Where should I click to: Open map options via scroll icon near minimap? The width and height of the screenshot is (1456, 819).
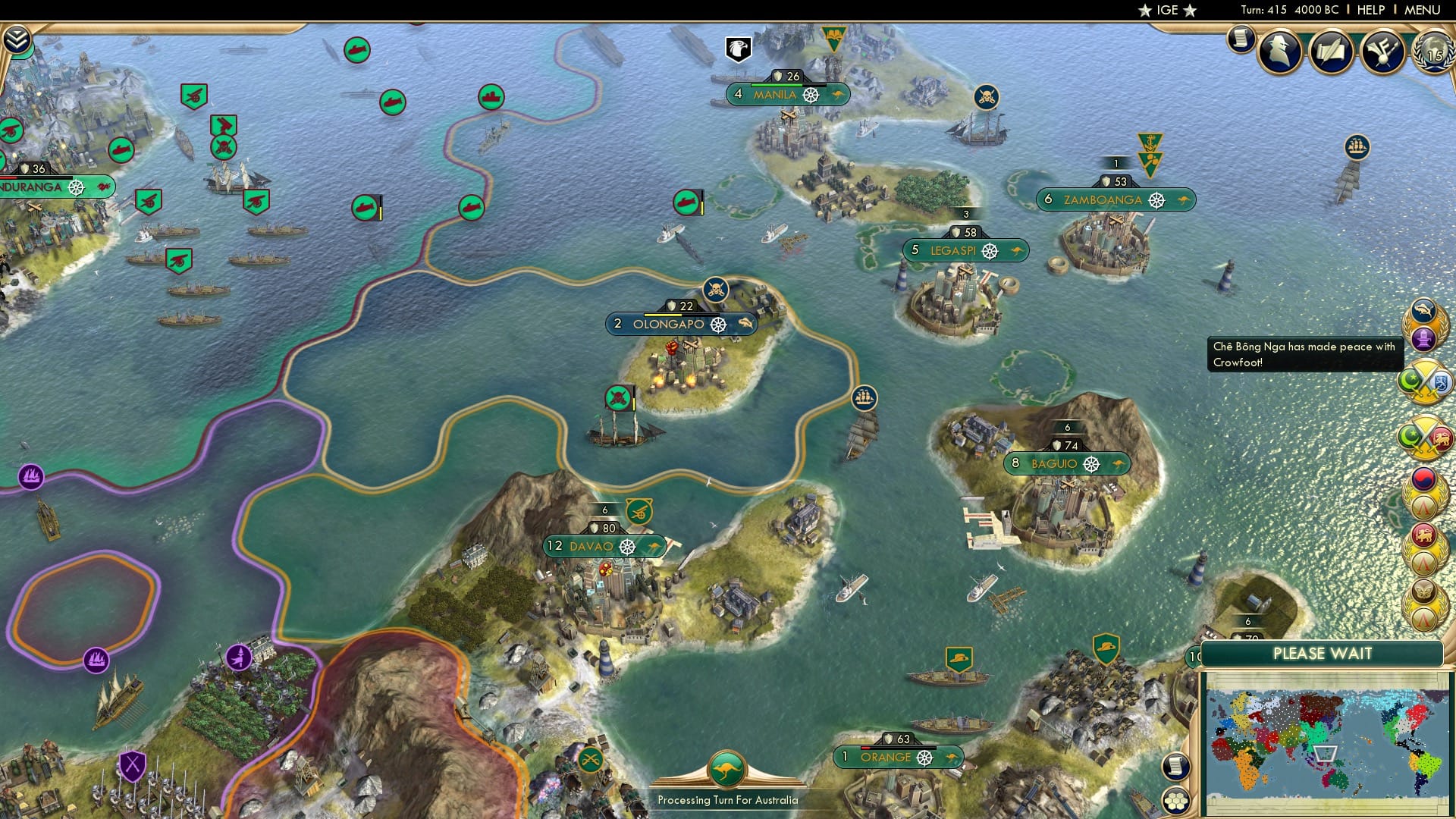(1177, 767)
